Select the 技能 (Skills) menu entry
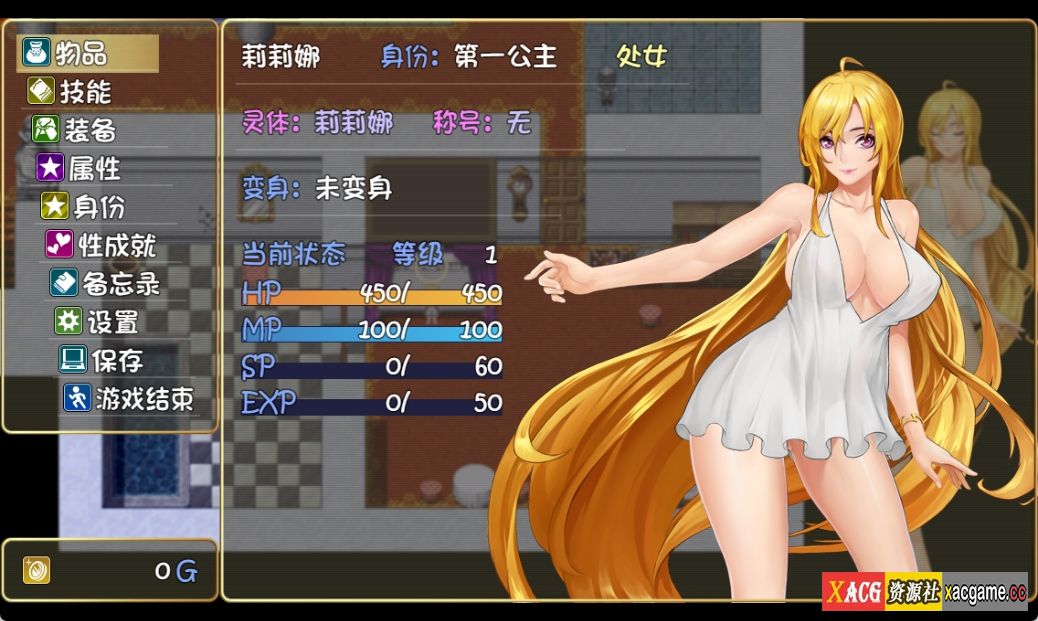Image resolution: width=1038 pixels, height=621 pixels. tap(85, 91)
